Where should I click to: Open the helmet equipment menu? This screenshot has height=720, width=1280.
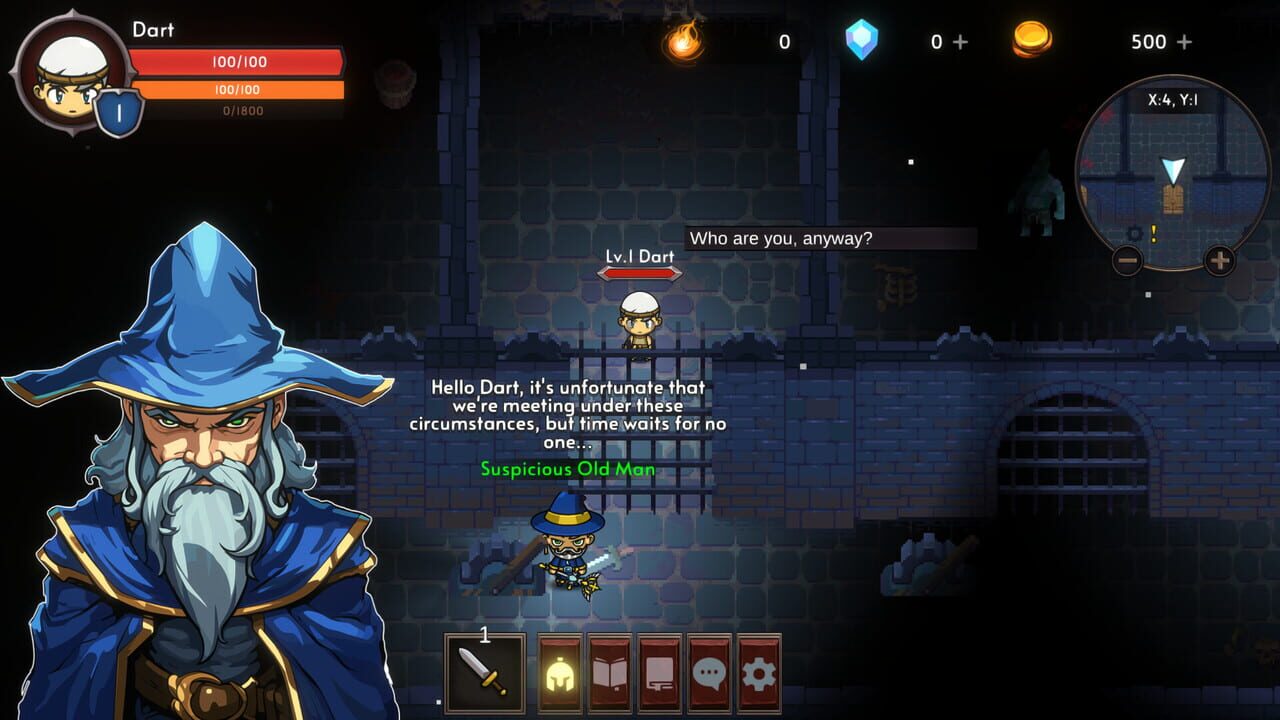coord(561,673)
